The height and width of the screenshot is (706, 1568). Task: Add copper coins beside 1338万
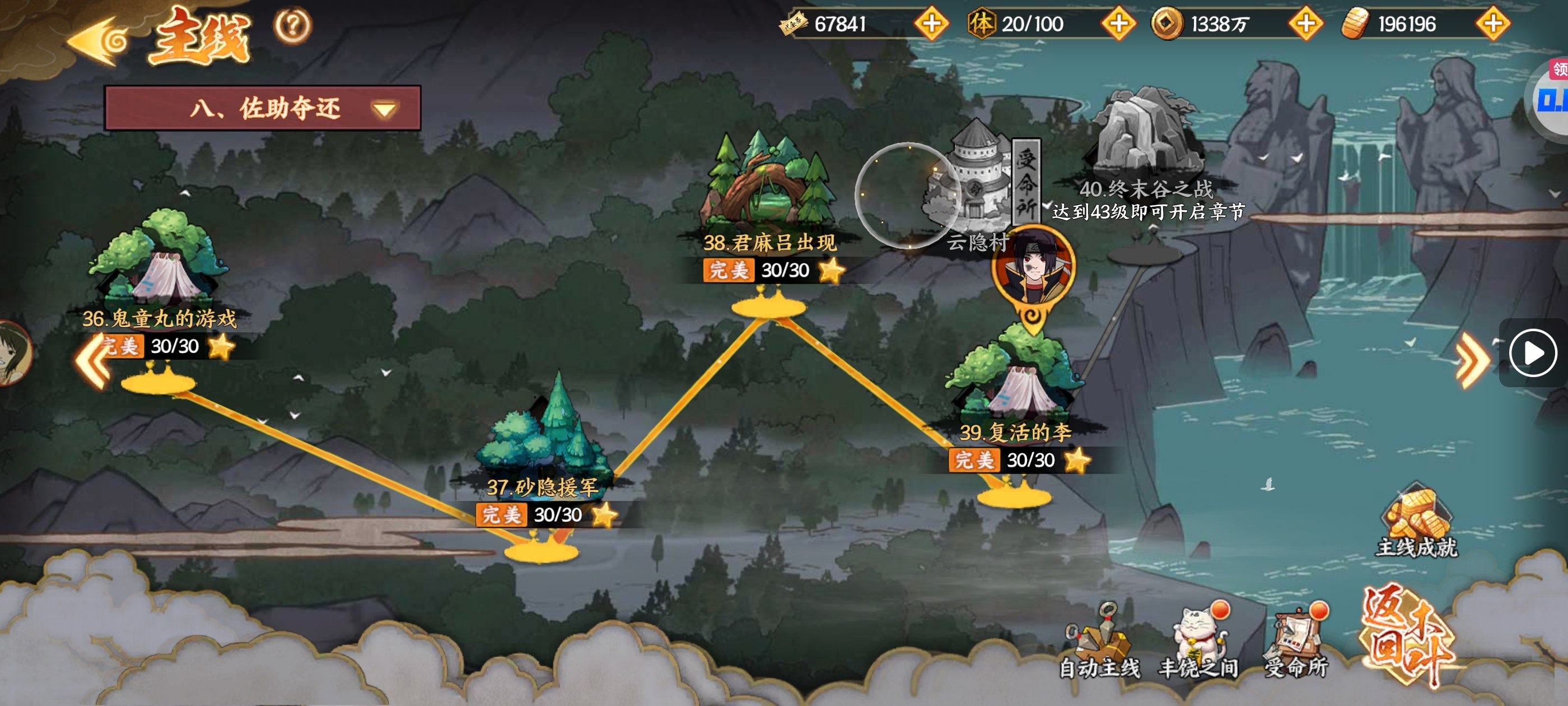point(1305,24)
